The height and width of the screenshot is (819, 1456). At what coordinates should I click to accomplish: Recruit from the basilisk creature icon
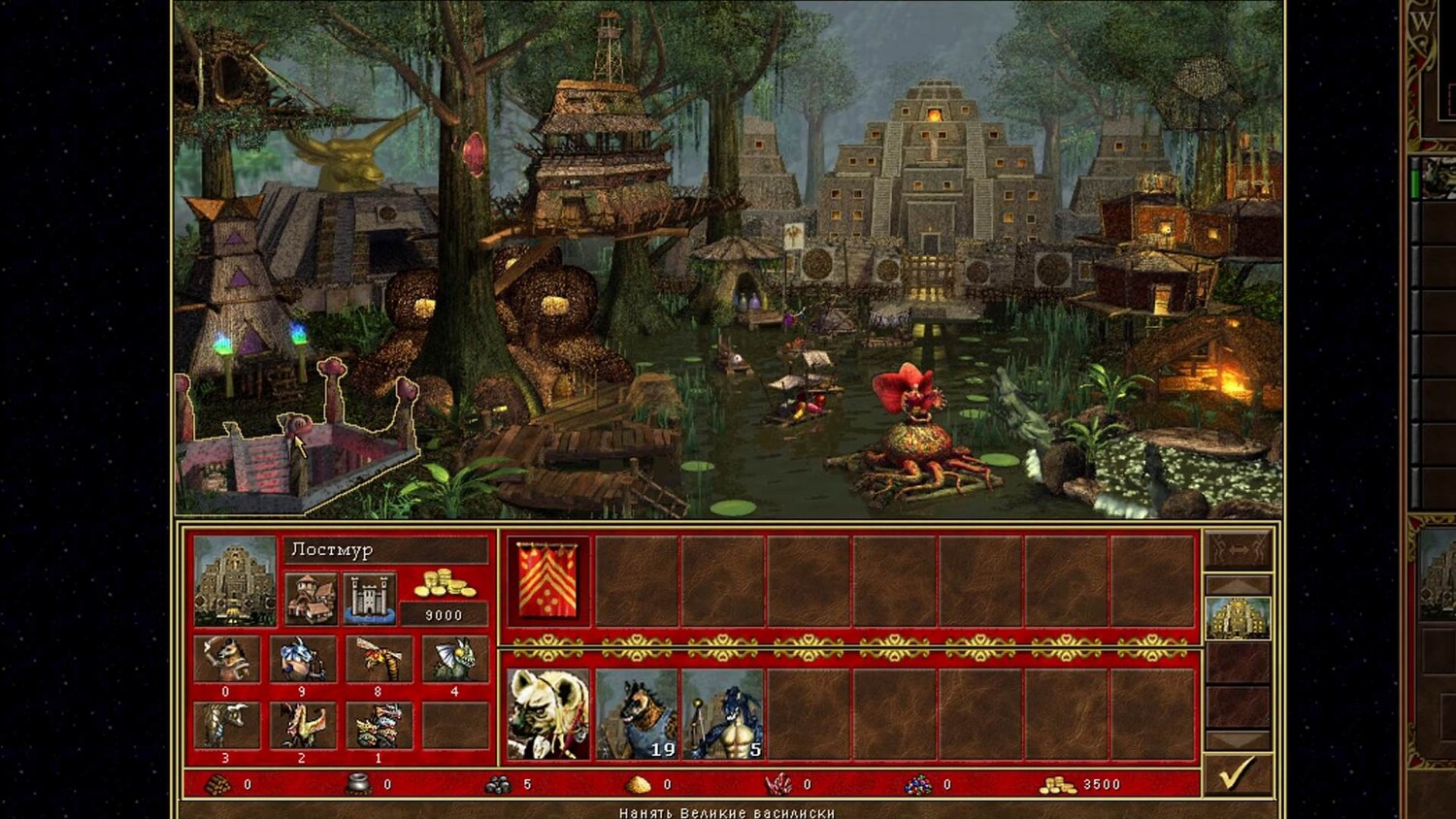click(x=454, y=659)
